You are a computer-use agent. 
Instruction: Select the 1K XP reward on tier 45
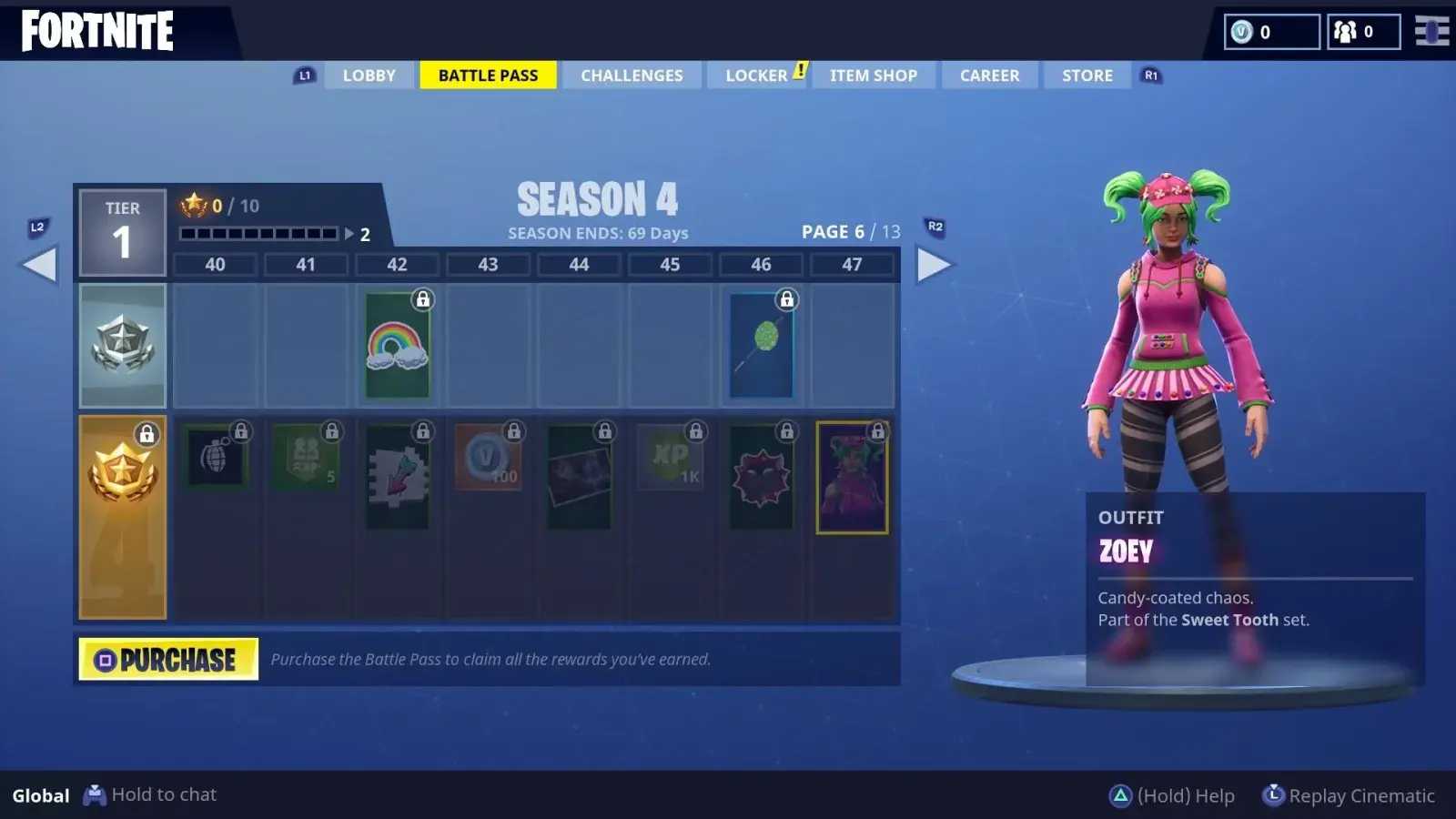click(671, 457)
